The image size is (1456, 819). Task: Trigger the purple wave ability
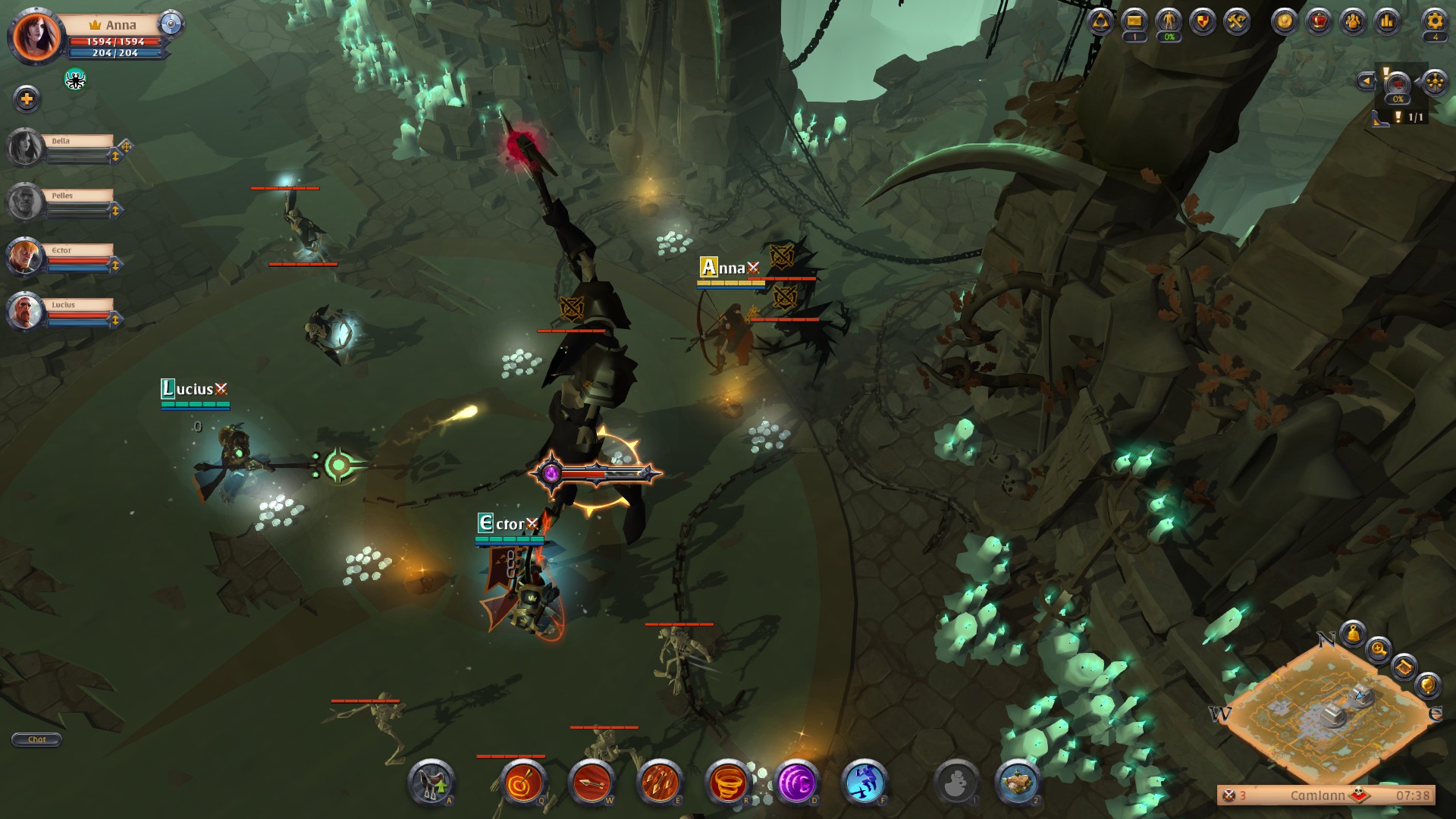pyautogui.click(x=796, y=782)
